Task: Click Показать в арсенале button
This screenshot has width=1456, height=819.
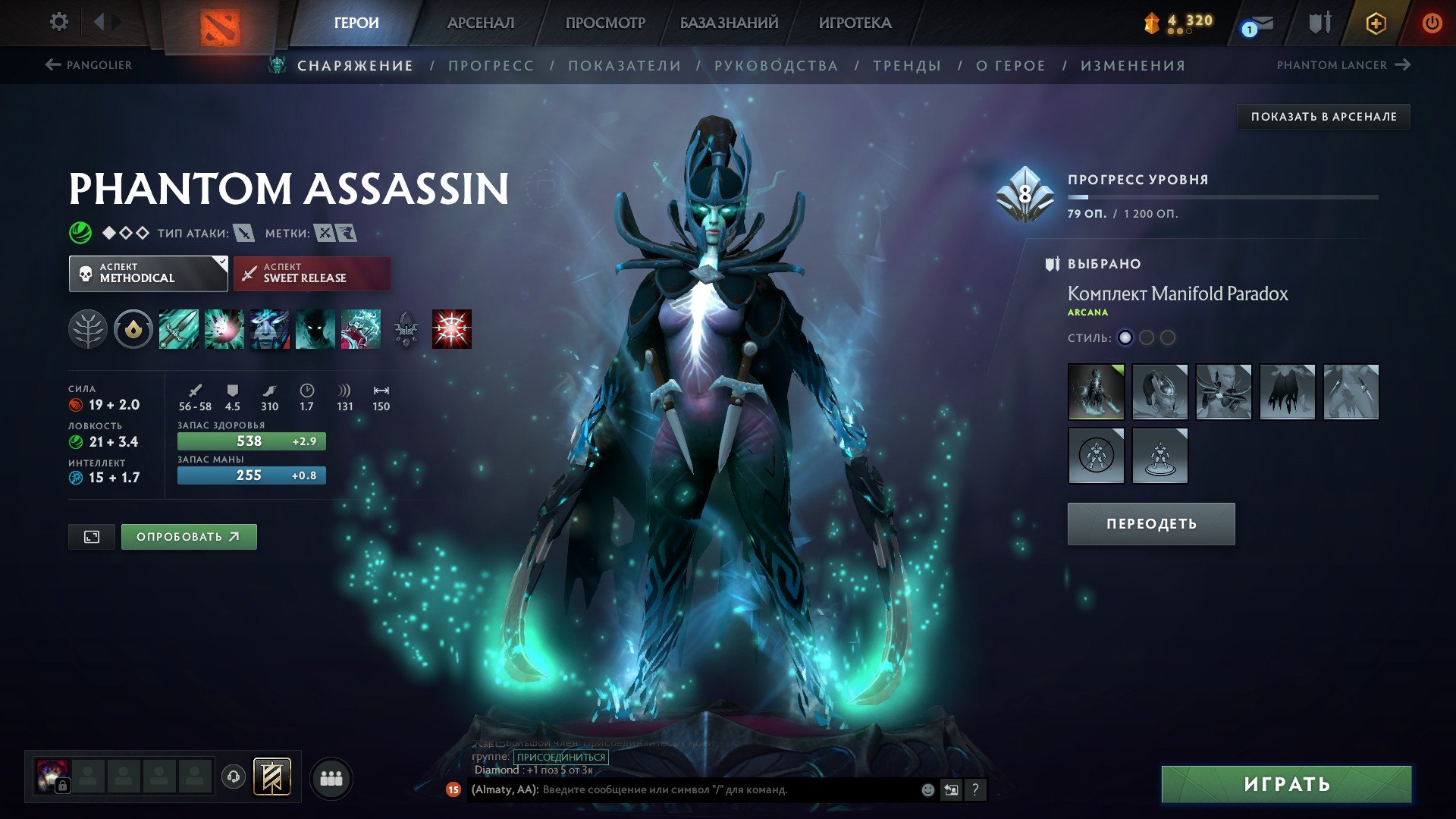Action: tap(1323, 117)
